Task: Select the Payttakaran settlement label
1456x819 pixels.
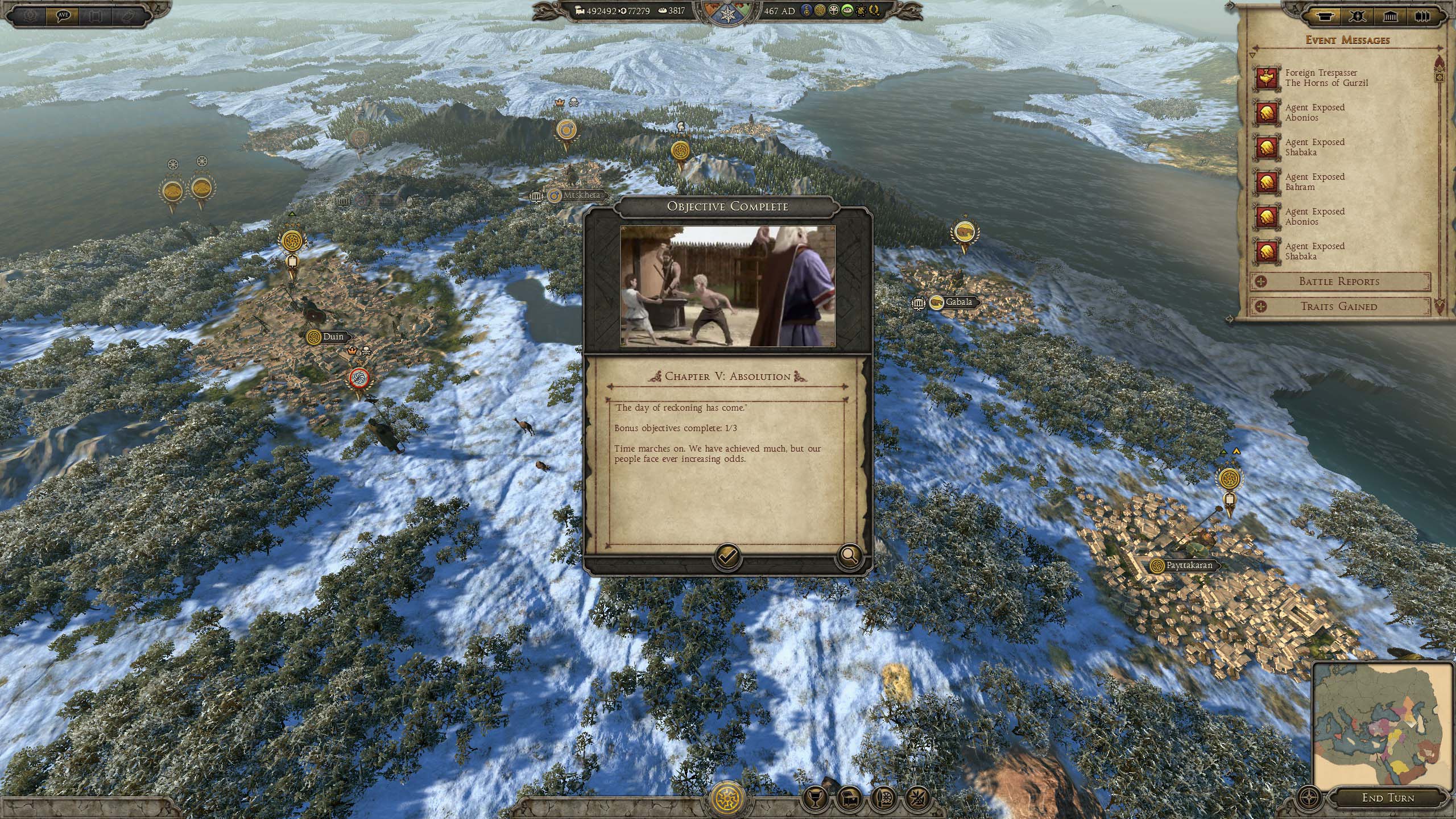Action: coord(1185,565)
